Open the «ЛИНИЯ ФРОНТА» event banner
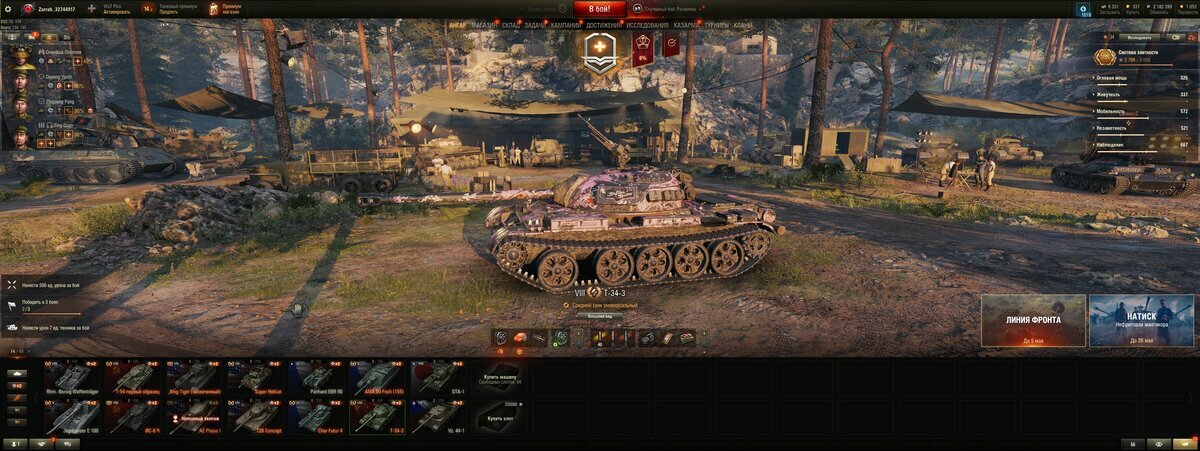1200x451 pixels. click(1033, 320)
